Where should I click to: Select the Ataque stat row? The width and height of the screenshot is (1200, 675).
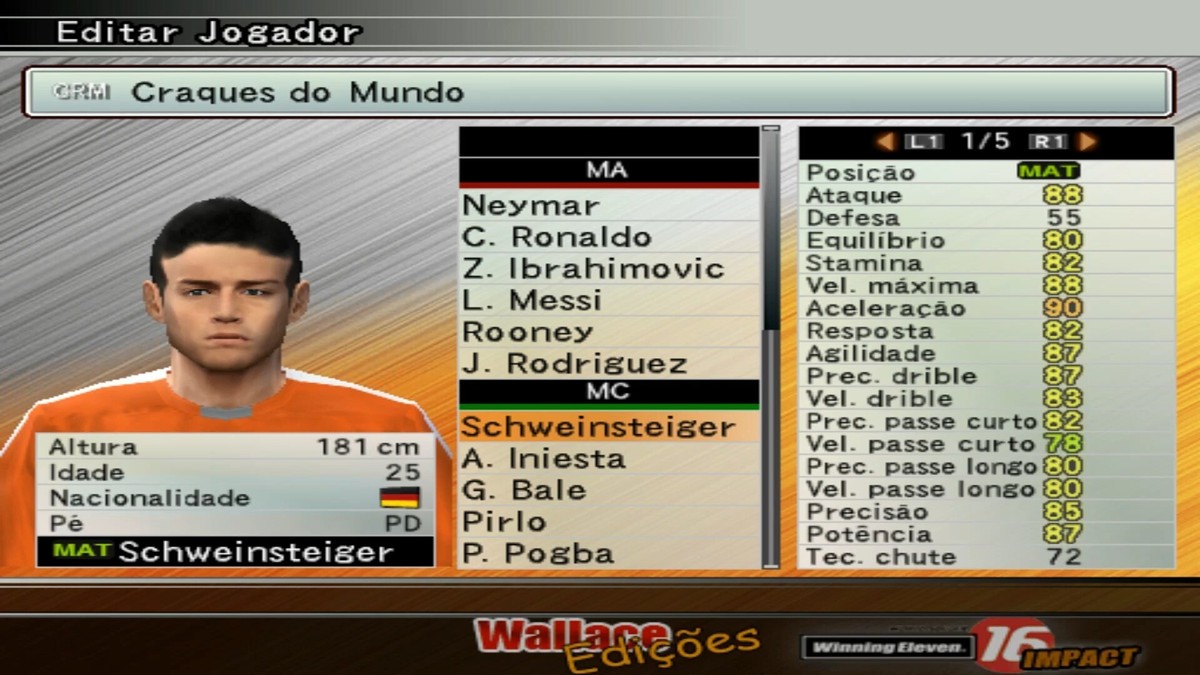coord(986,195)
